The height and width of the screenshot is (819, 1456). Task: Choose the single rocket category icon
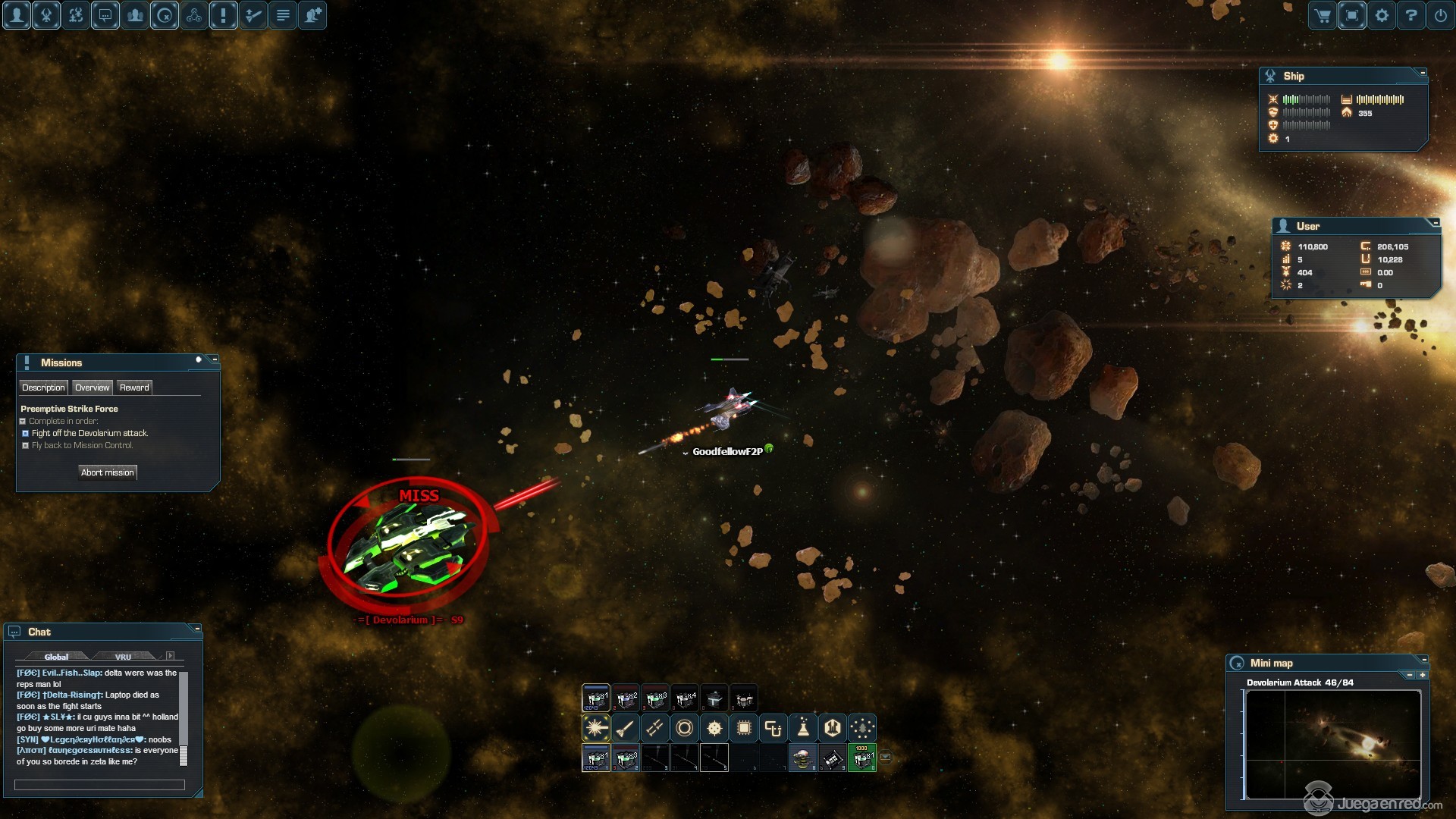[x=626, y=728]
